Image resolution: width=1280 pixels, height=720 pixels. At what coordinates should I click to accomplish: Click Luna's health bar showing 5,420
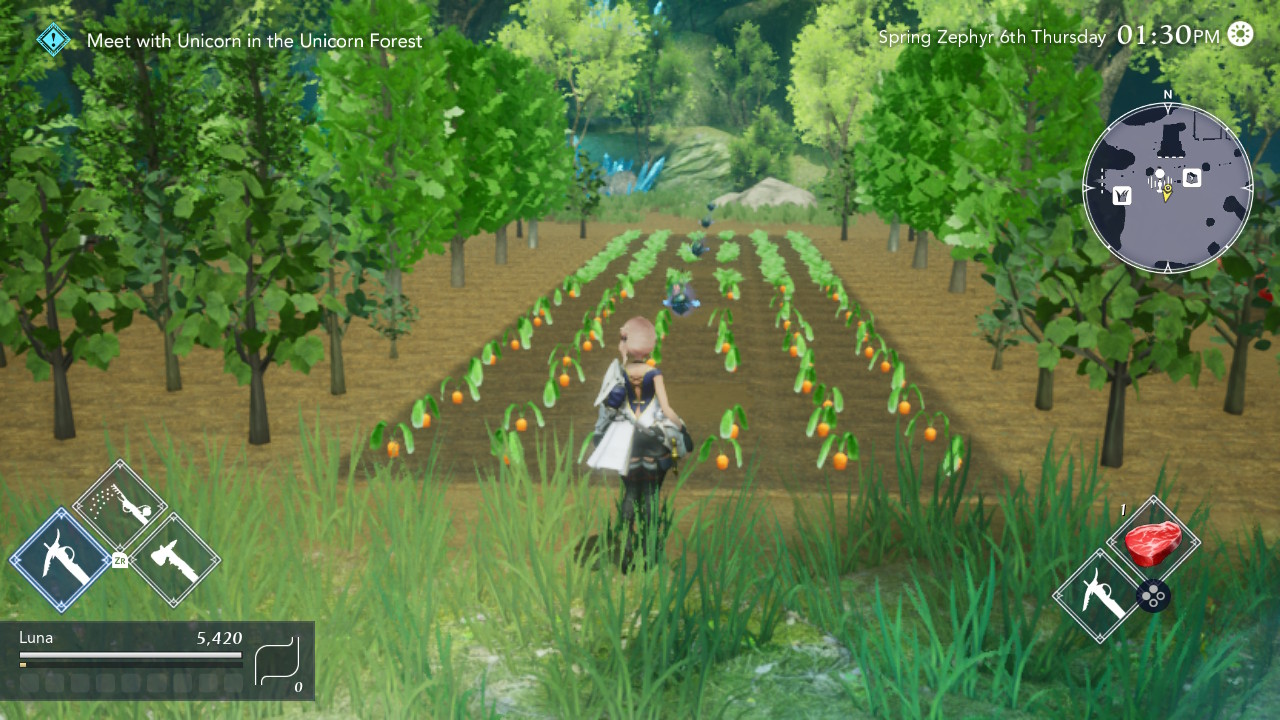(130, 657)
